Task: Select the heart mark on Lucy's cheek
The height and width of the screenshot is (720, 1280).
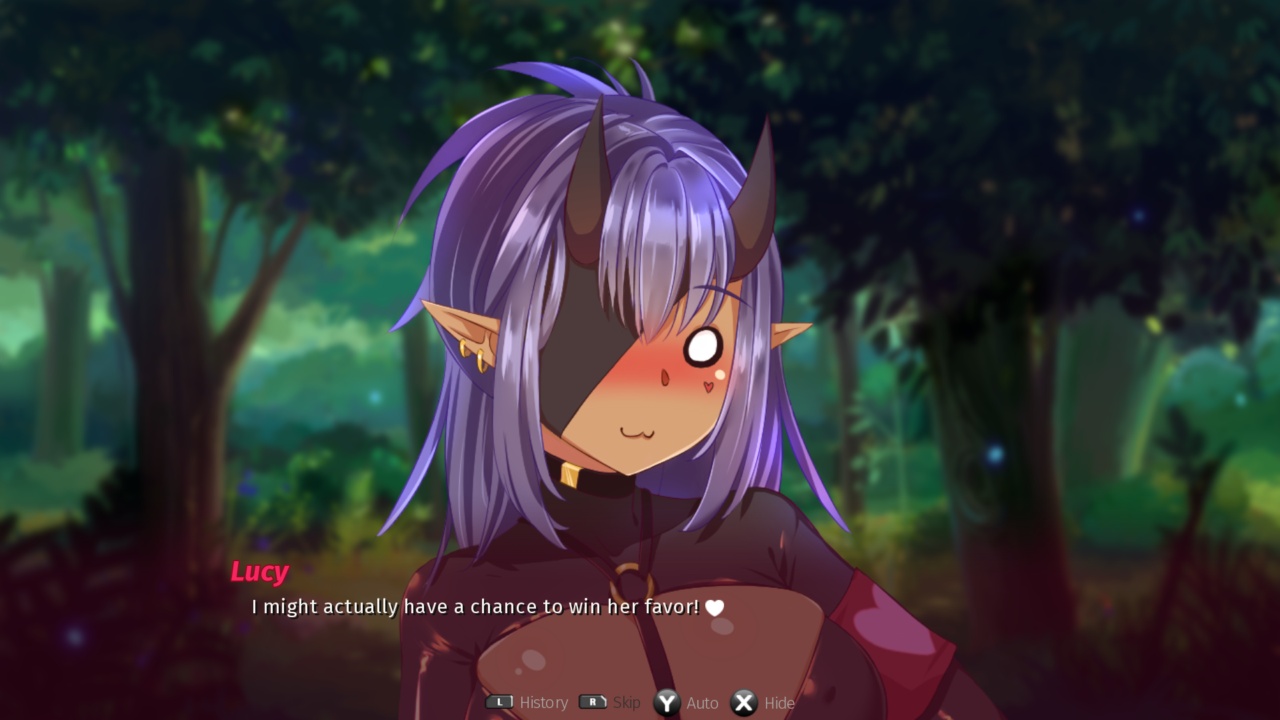Action: (706, 385)
